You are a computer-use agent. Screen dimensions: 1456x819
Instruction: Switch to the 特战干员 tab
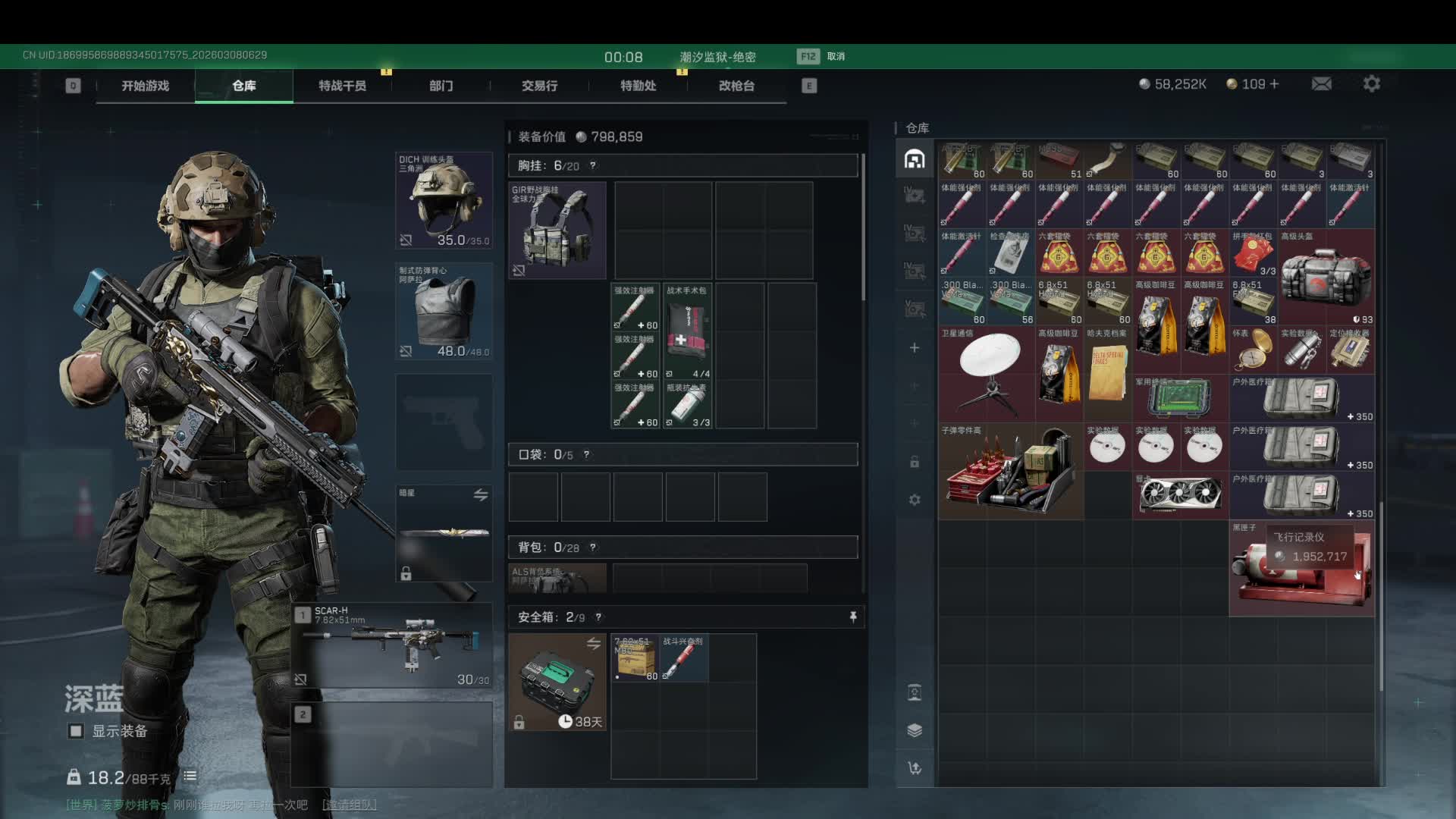[x=342, y=86]
